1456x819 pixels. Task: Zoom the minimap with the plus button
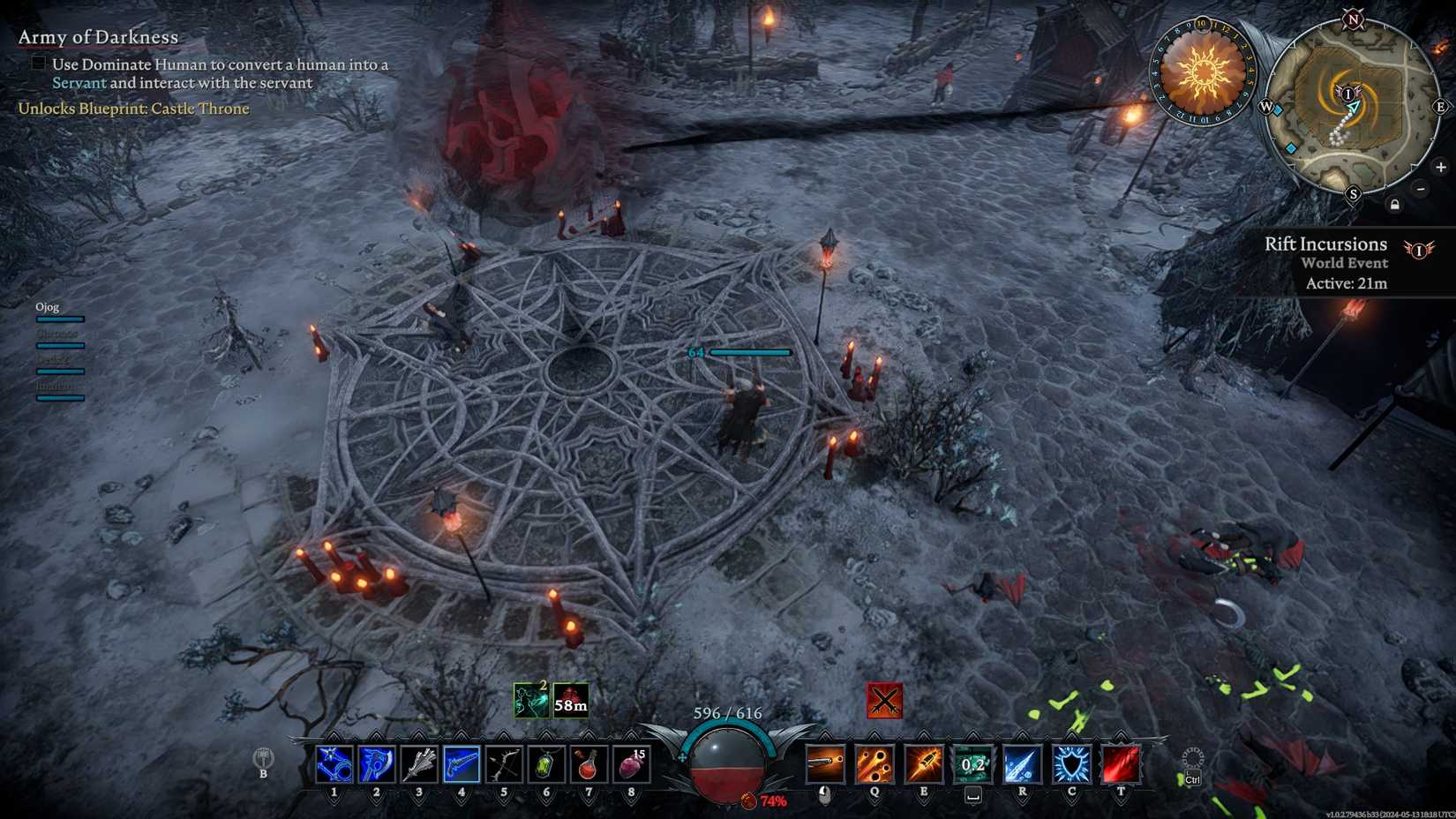pyautogui.click(x=1442, y=167)
